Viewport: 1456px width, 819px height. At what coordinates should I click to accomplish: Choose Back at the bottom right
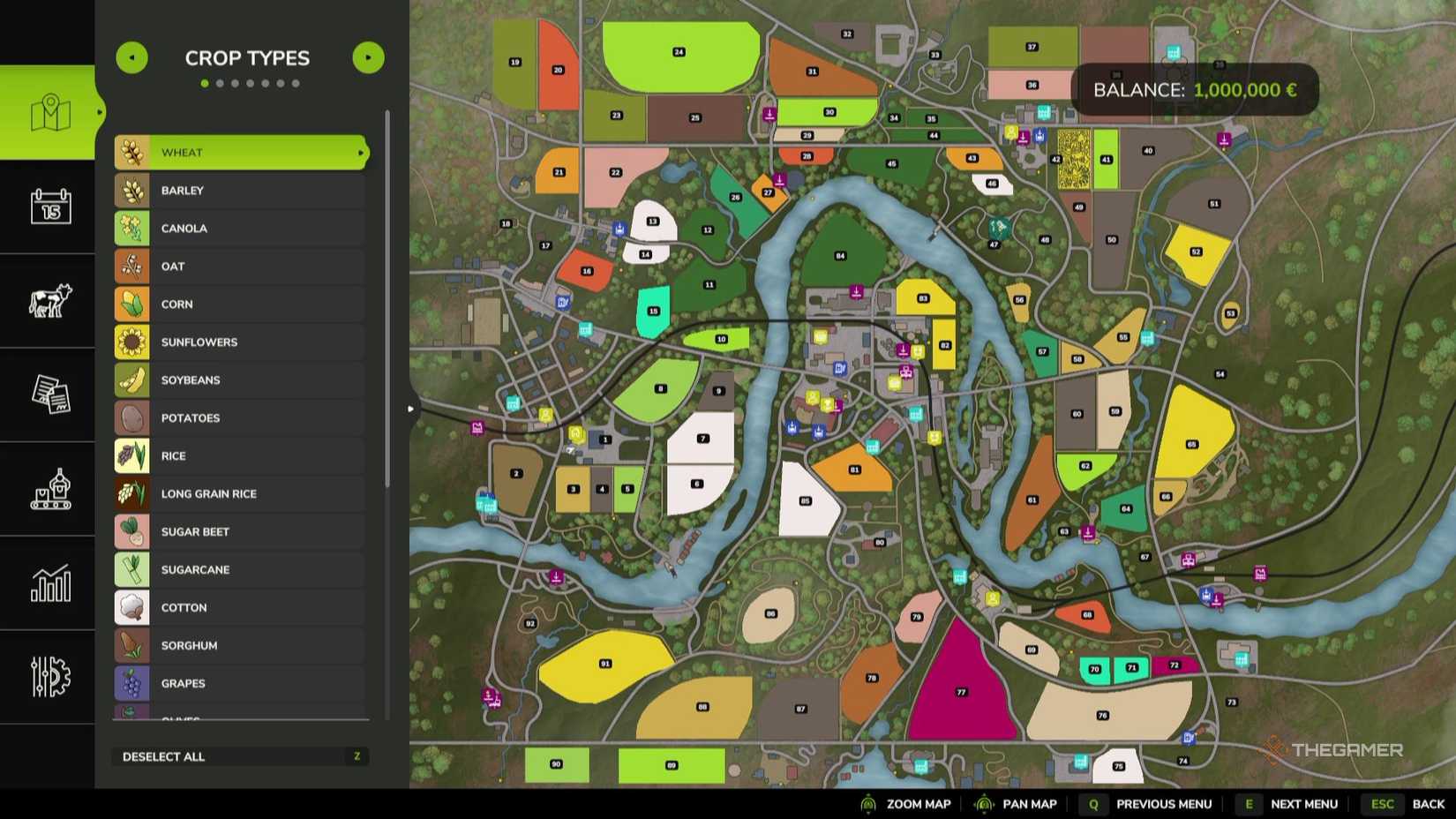[x=1428, y=804]
